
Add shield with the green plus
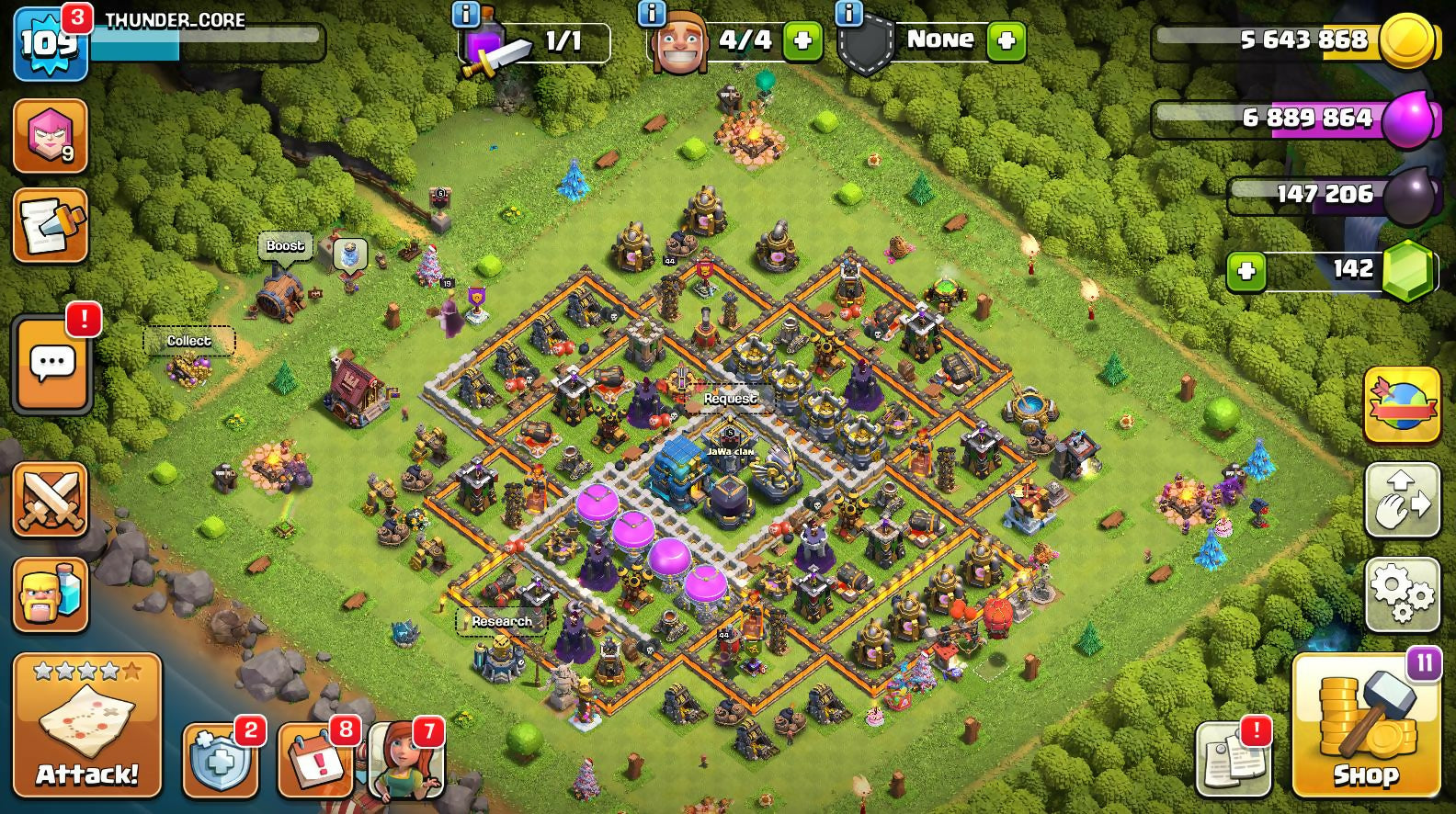pos(1006,41)
